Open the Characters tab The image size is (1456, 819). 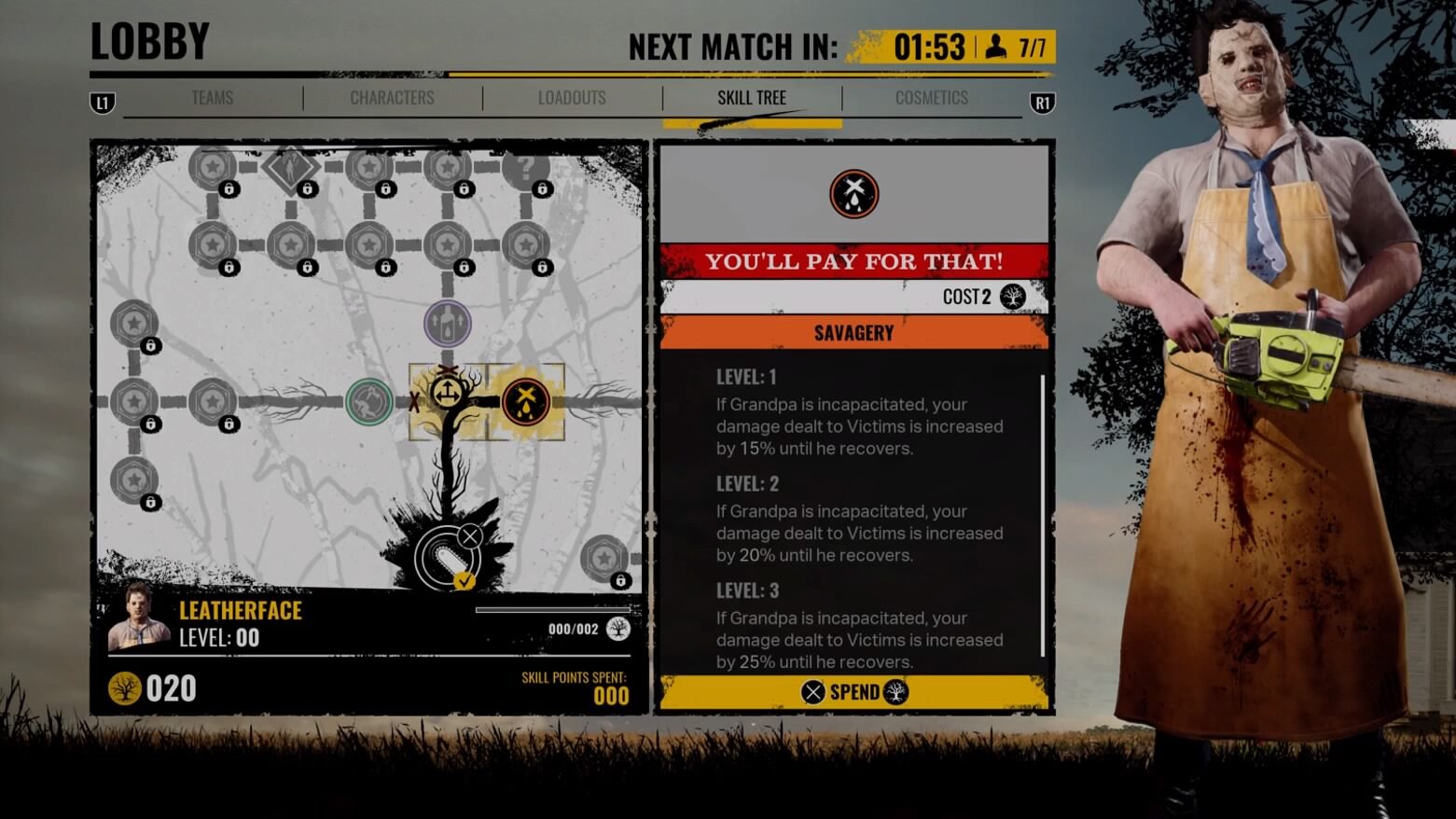[392, 98]
